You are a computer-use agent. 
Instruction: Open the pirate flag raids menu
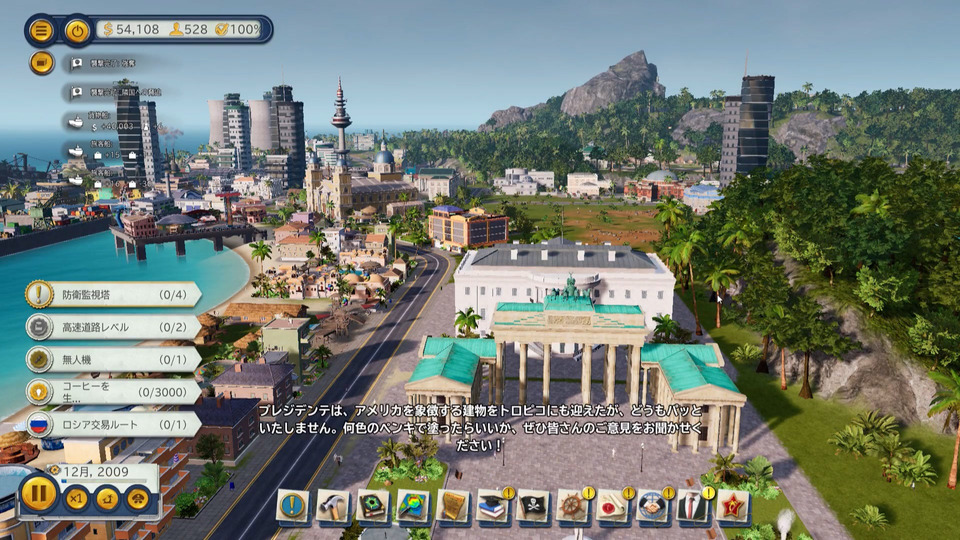(533, 507)
